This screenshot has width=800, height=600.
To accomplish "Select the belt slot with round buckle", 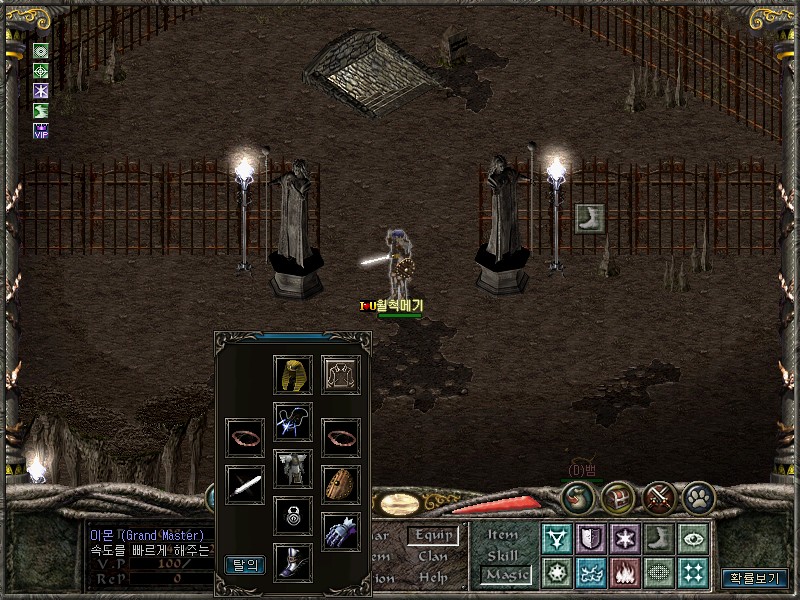I will click(x=293, y=516).
